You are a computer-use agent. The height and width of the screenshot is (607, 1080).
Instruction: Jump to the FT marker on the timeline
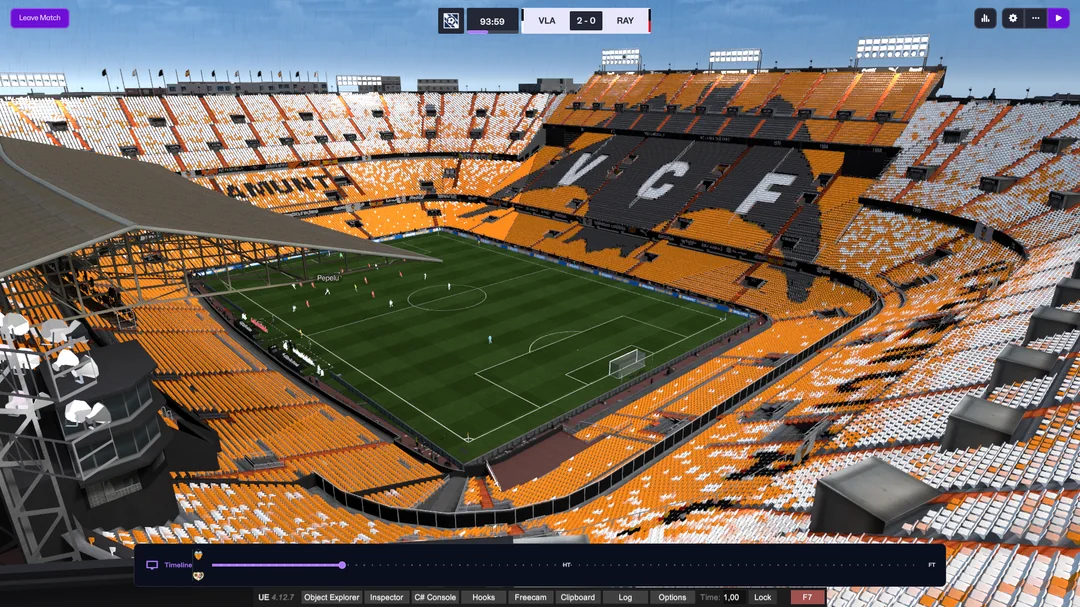click(x=932, y=565)
